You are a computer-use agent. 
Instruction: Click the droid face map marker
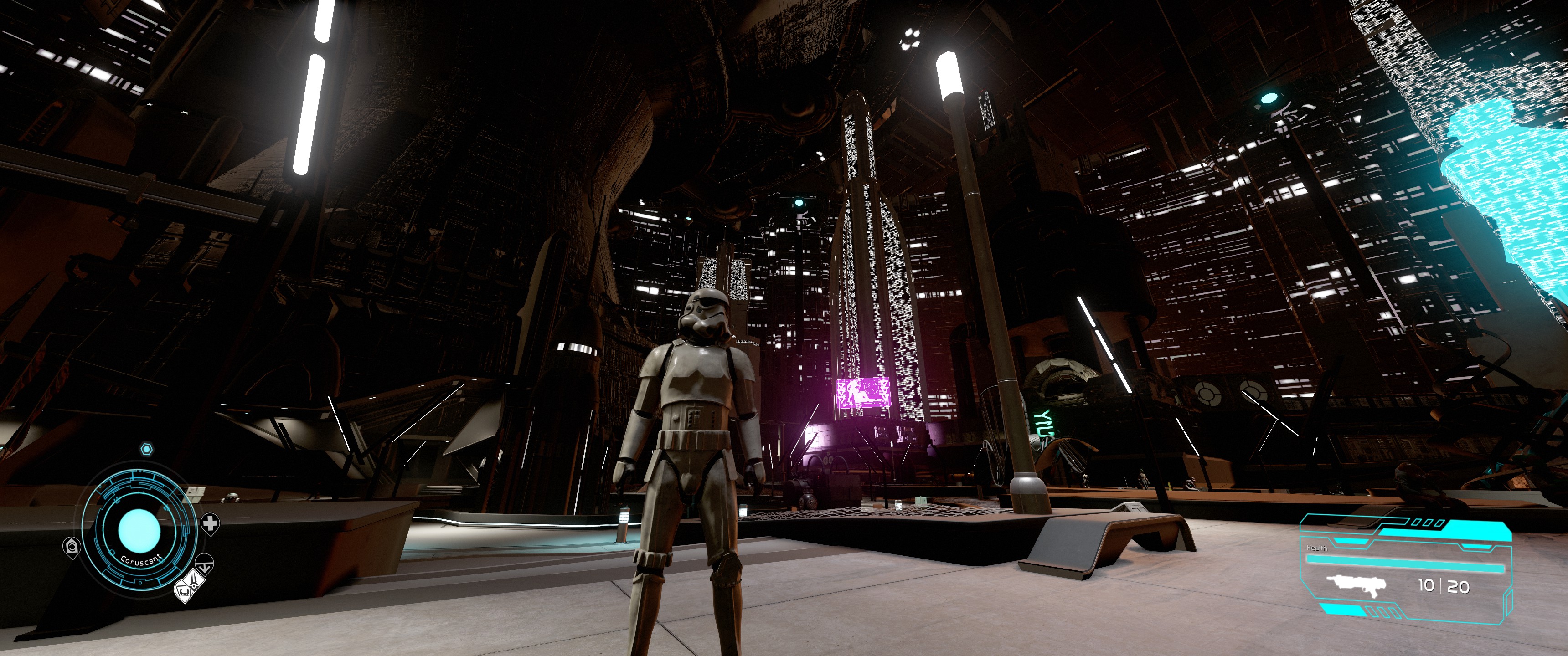(183, 589)
